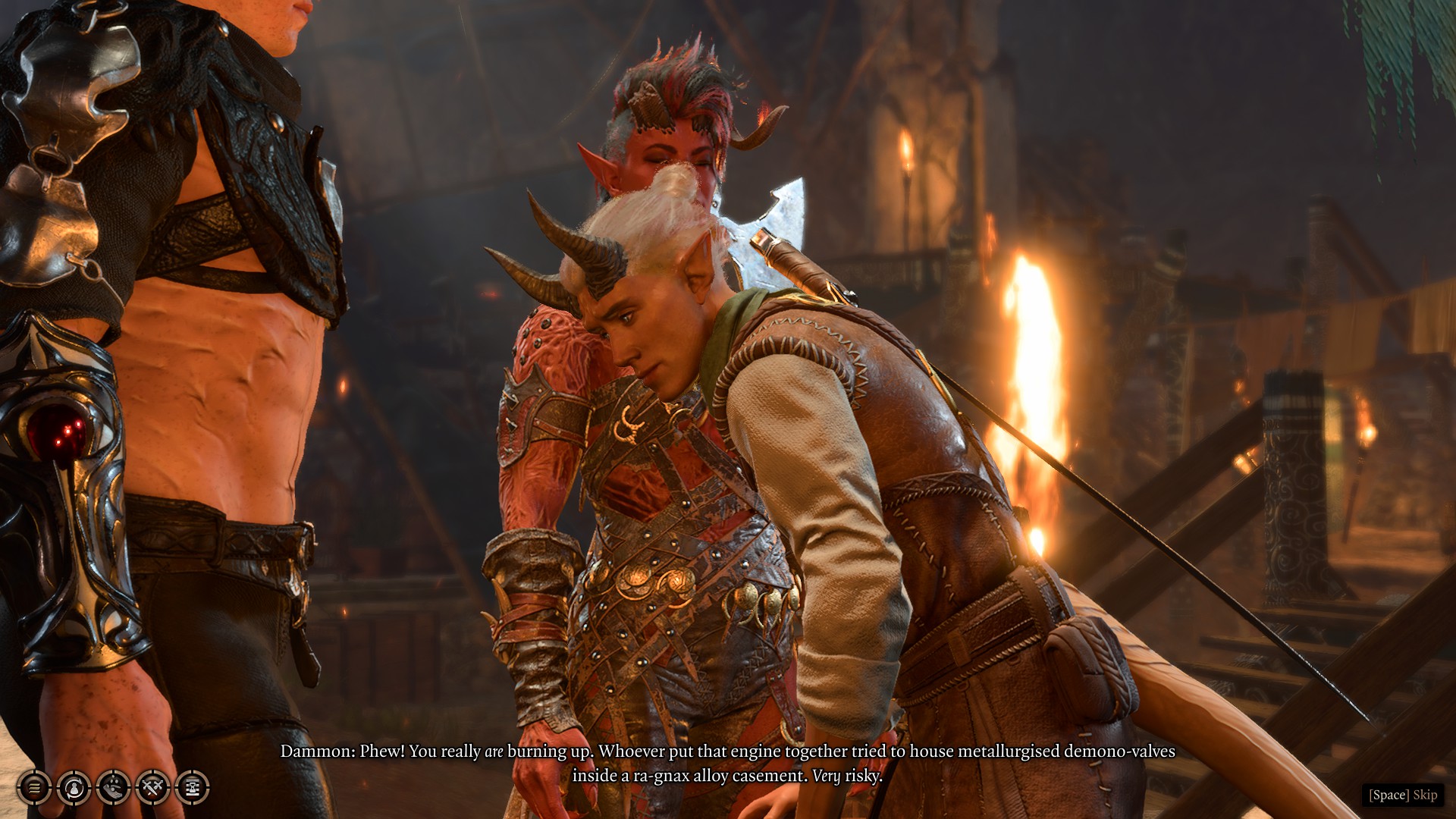Select the crossed swords attack icon
Viewport: 1456px width, 819px height.
(152, 788)
